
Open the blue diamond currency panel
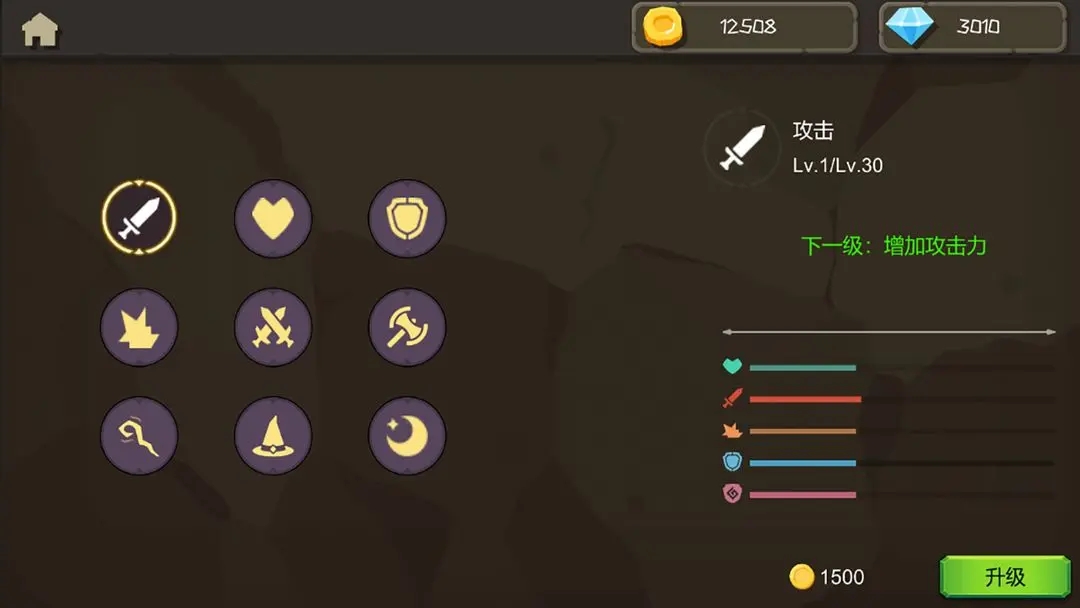click(972, 27)
